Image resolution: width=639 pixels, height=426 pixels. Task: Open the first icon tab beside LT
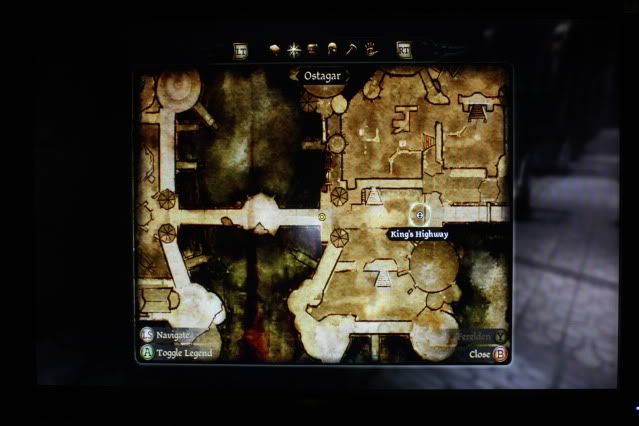coord(274,48)
